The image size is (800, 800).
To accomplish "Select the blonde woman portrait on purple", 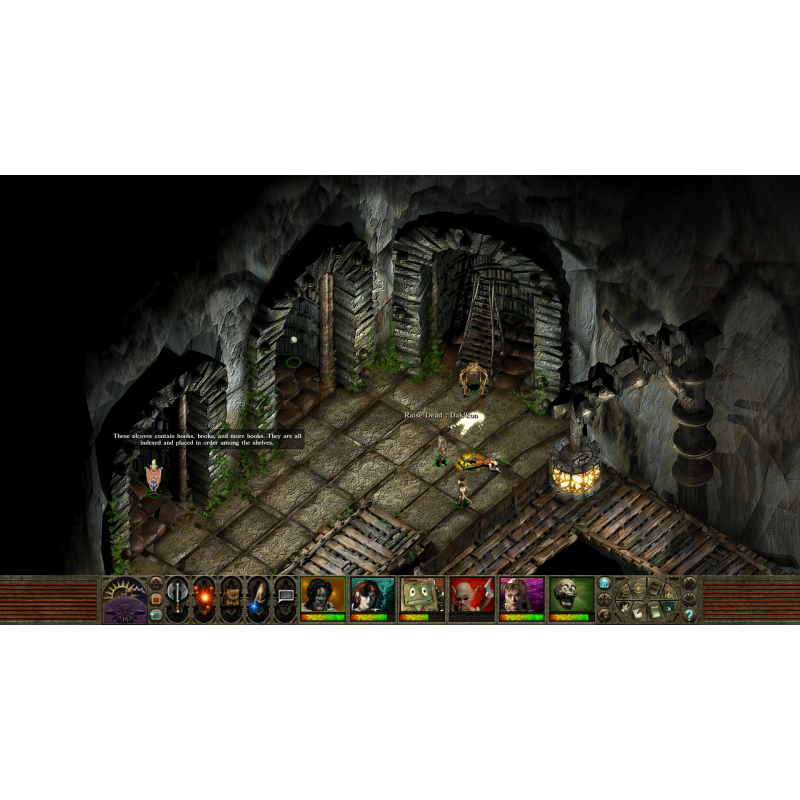I will click(522, 596).
